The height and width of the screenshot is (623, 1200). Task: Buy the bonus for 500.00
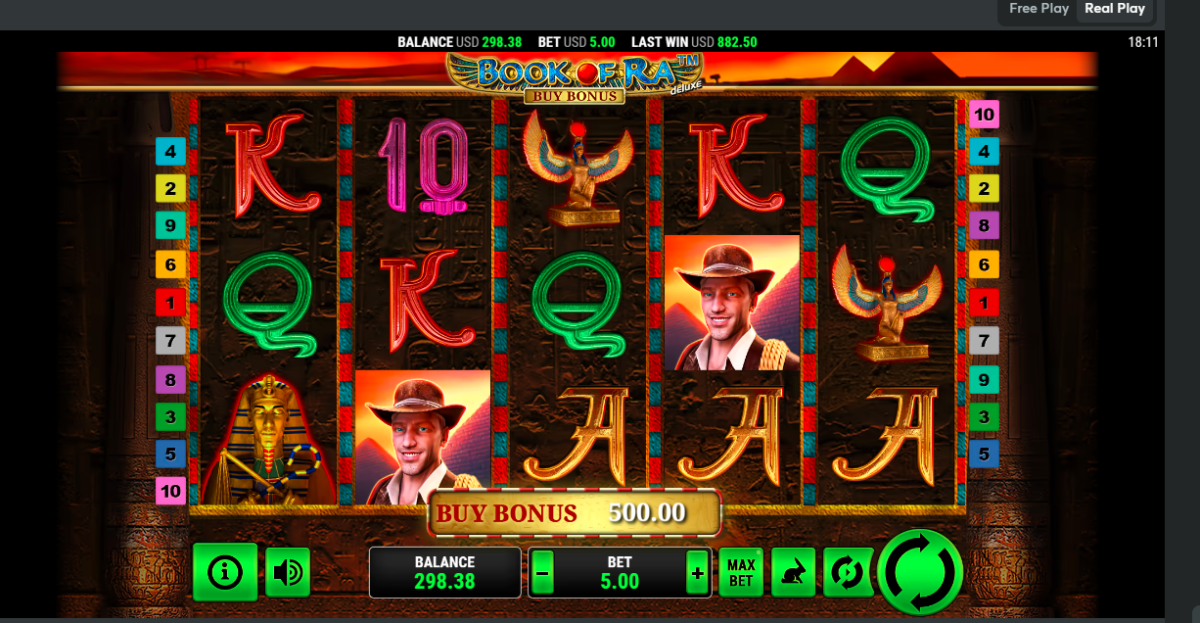pos(575,513)
